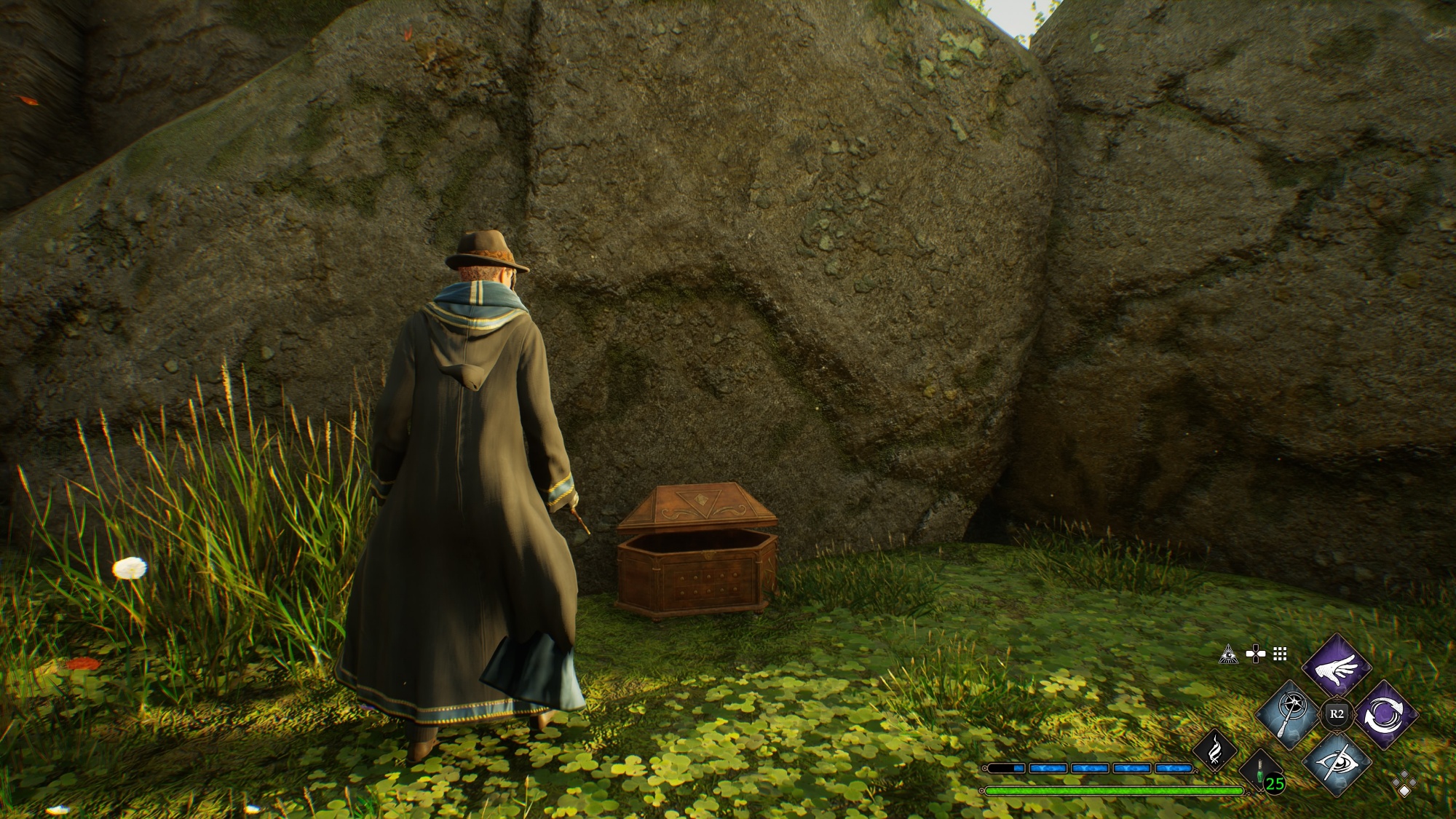
Task: Open the nine-dot grid icon
Action: click(x=1281, y=654)
